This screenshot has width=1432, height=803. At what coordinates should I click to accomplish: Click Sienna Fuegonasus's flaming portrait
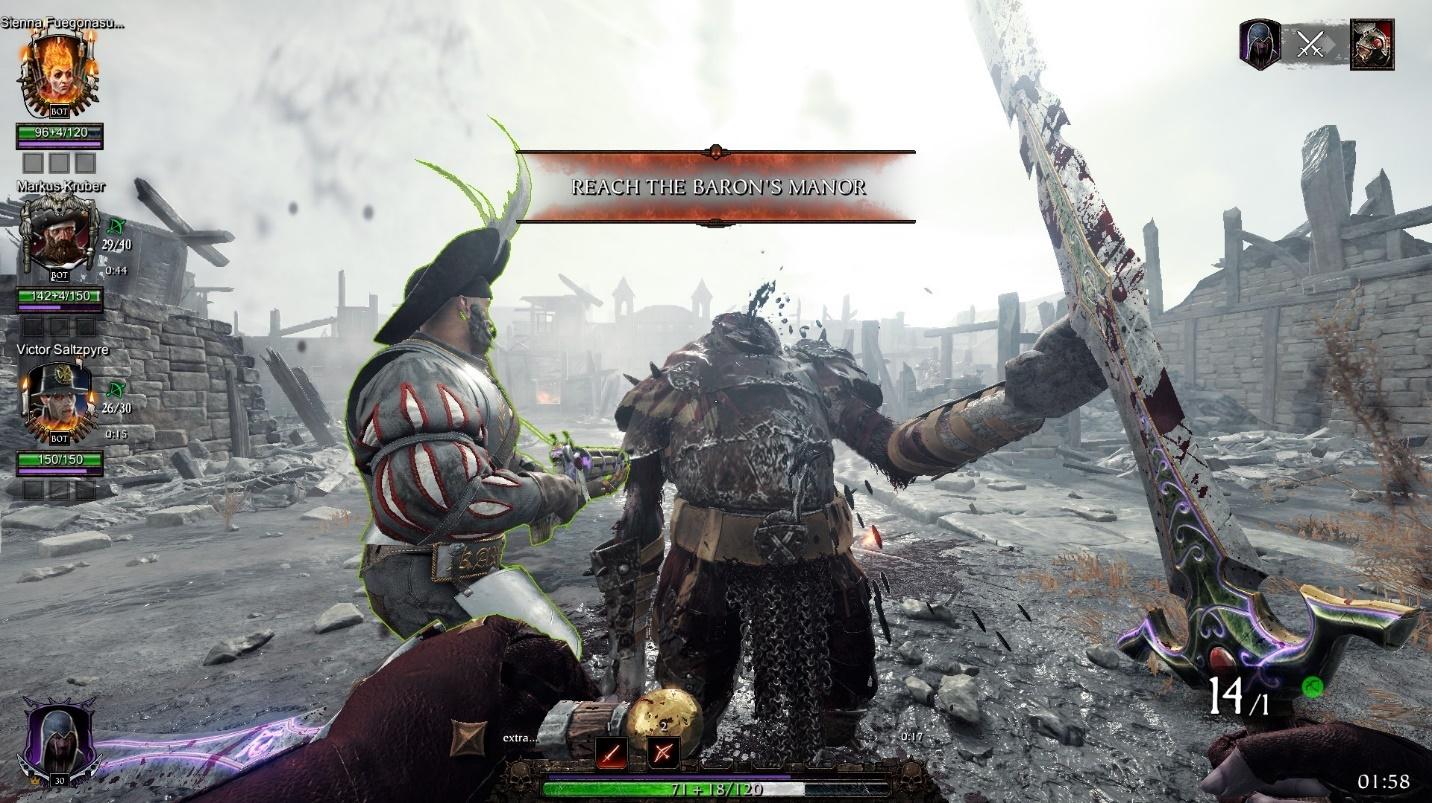pyautogui.click(x=60, y=70)
